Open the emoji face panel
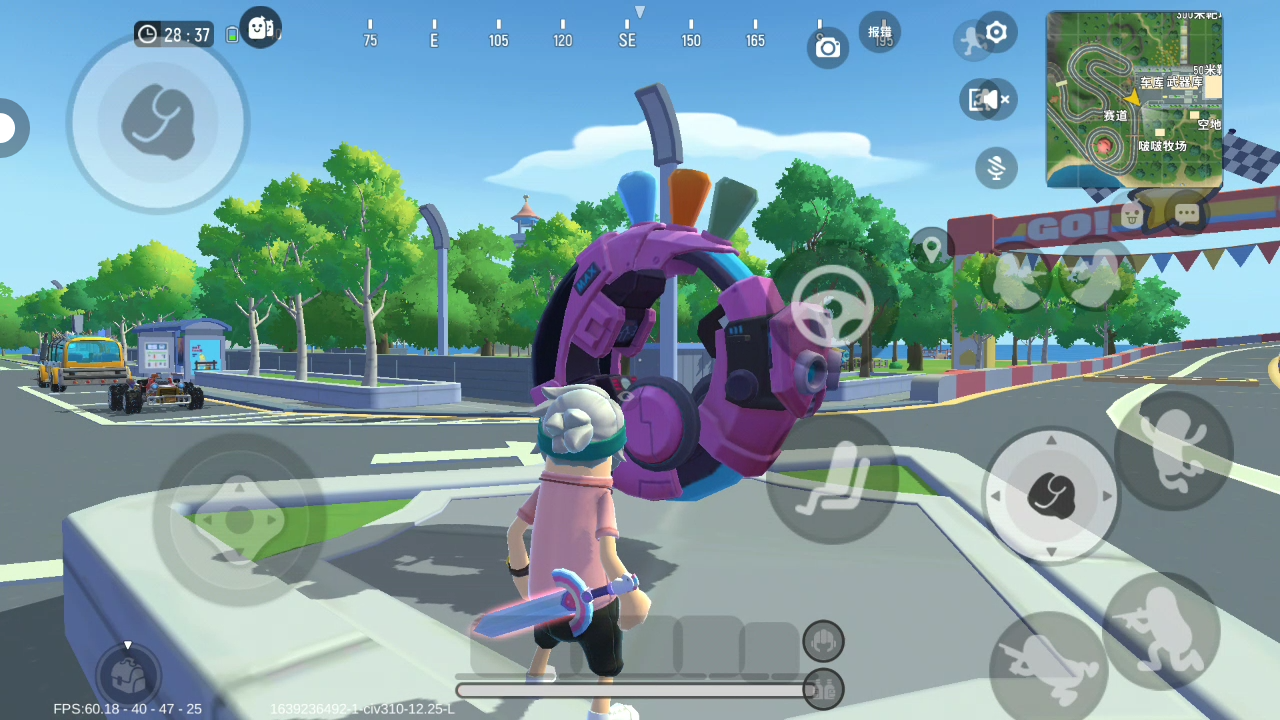The width and height of the screenshot is (1280, 720). pos(1131,213)
